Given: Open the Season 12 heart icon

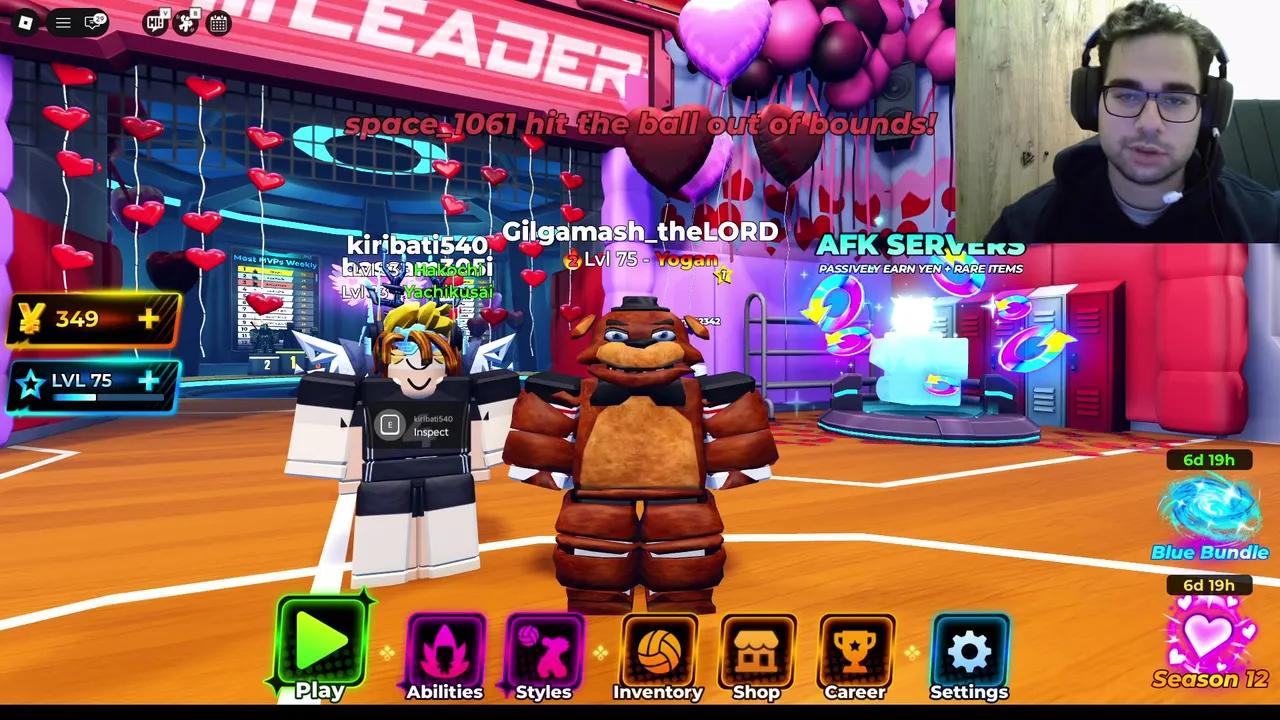Looking at the screenshot, I should [1208, 635].
